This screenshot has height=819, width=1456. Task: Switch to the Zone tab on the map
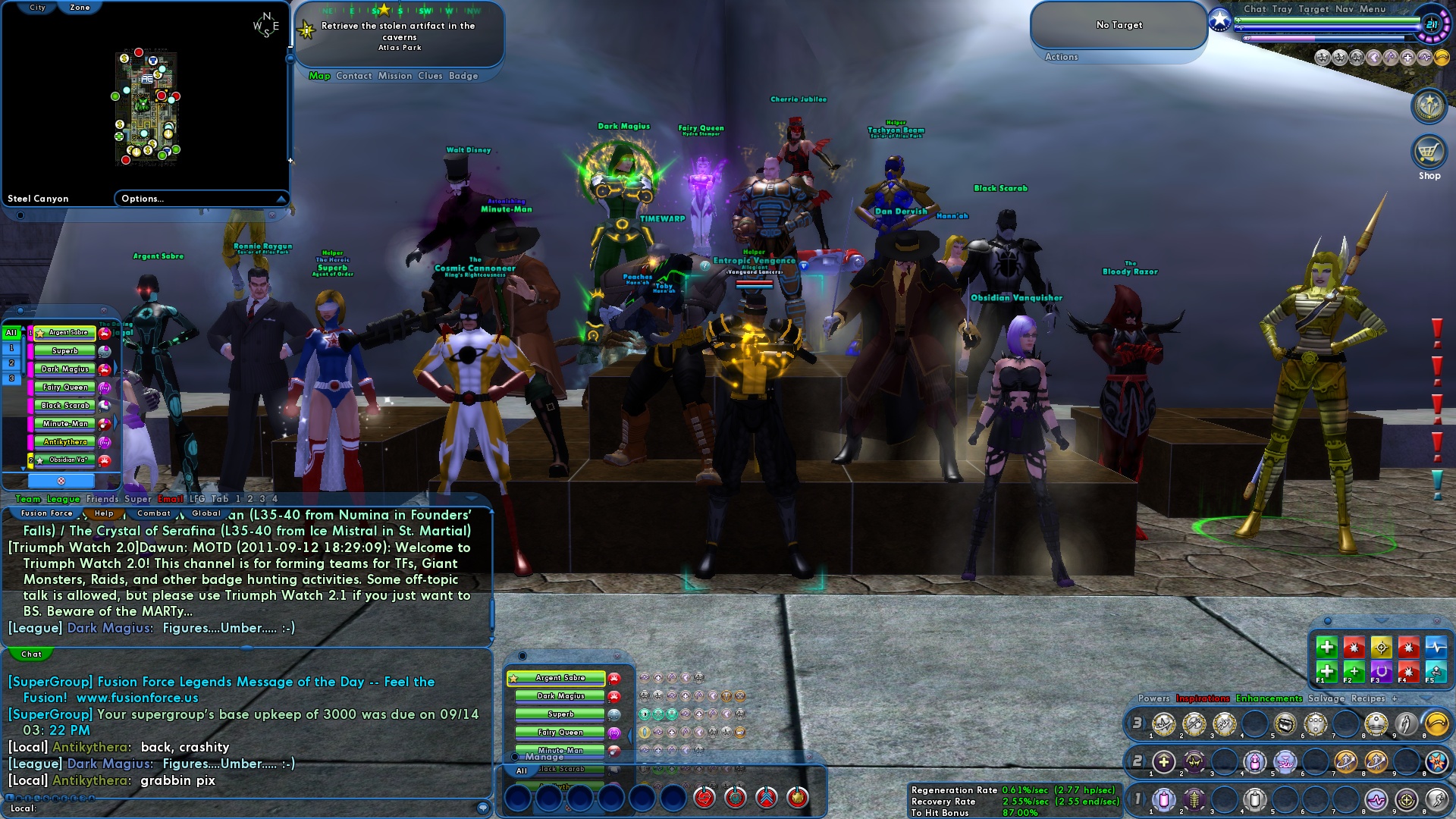click(x=81, y=7)
